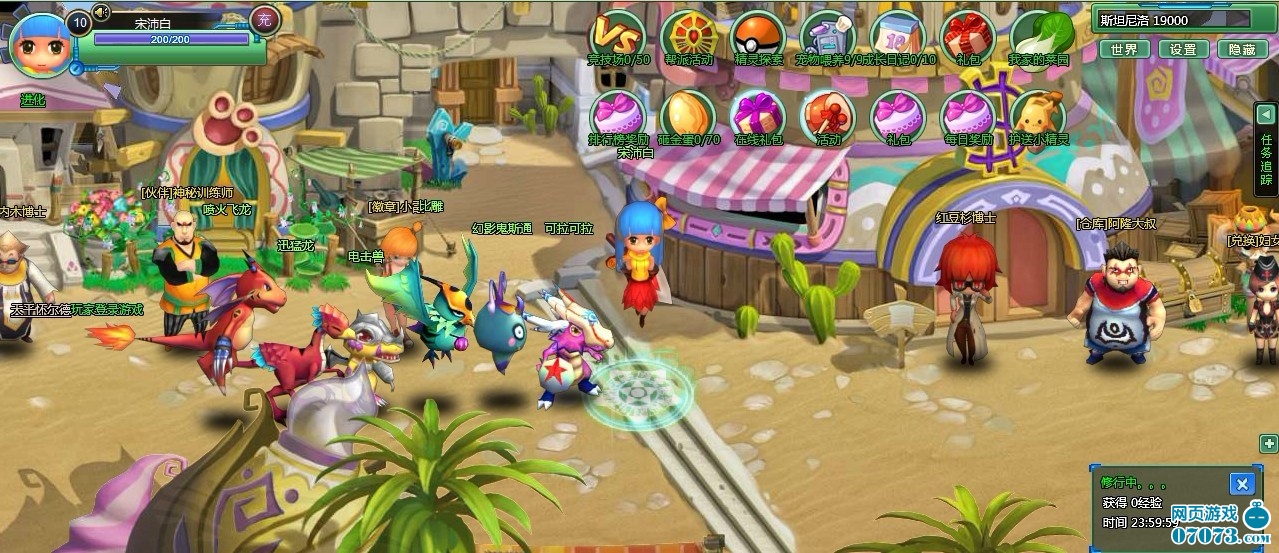Open 帮派活动 guild activity icon
The height and width of the screenshot is (553, 1279).
[688, 34]
